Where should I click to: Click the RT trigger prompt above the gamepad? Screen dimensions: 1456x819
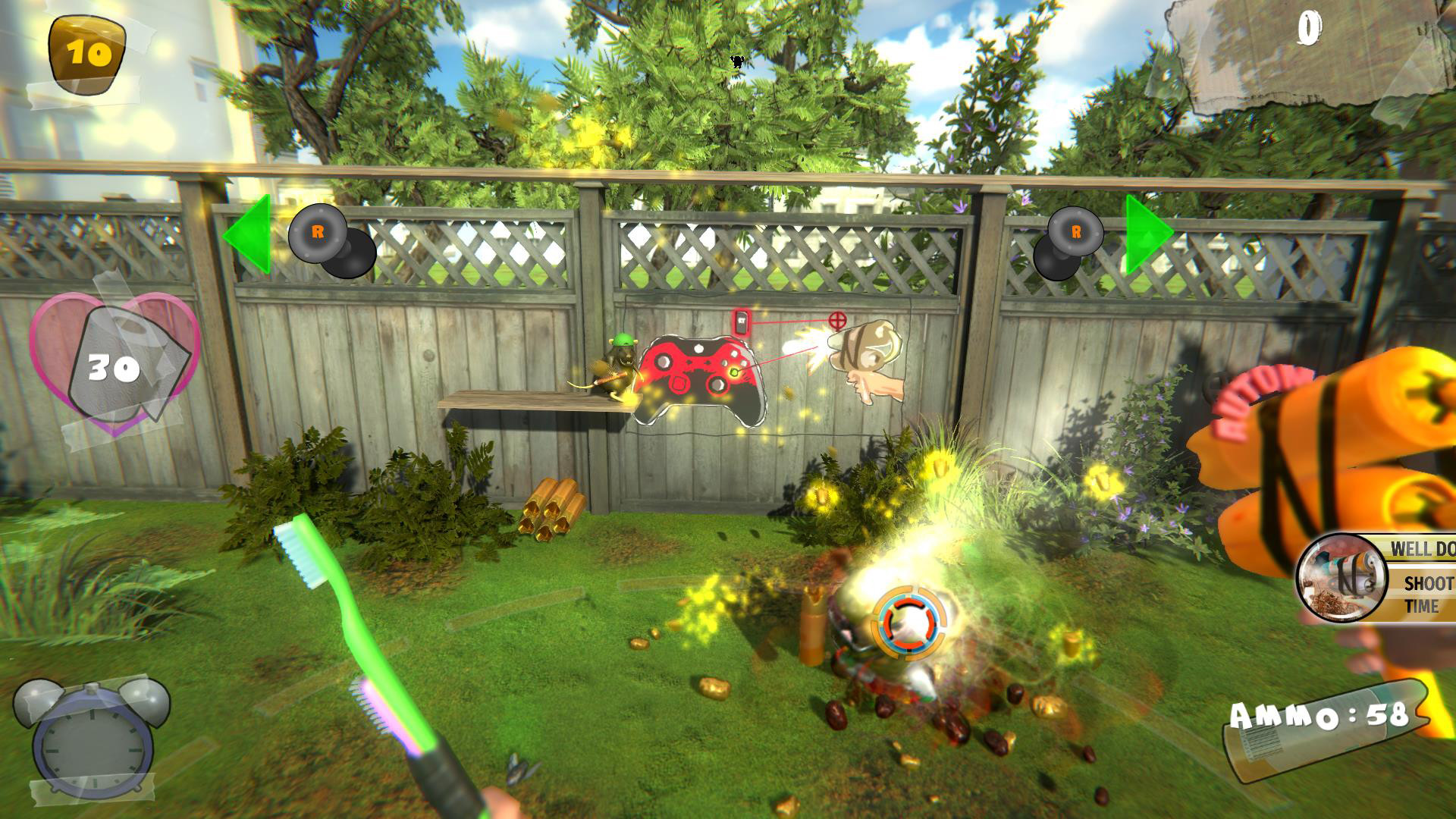pos(741,322)
